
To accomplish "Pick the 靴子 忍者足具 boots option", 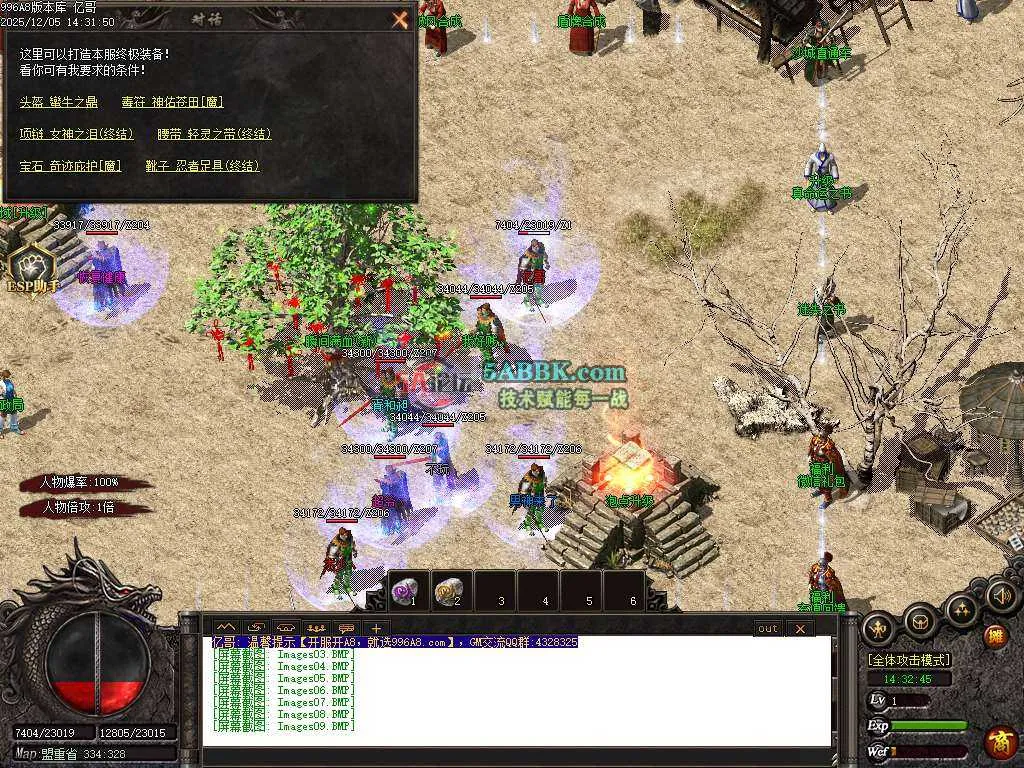I will [202, 166].
